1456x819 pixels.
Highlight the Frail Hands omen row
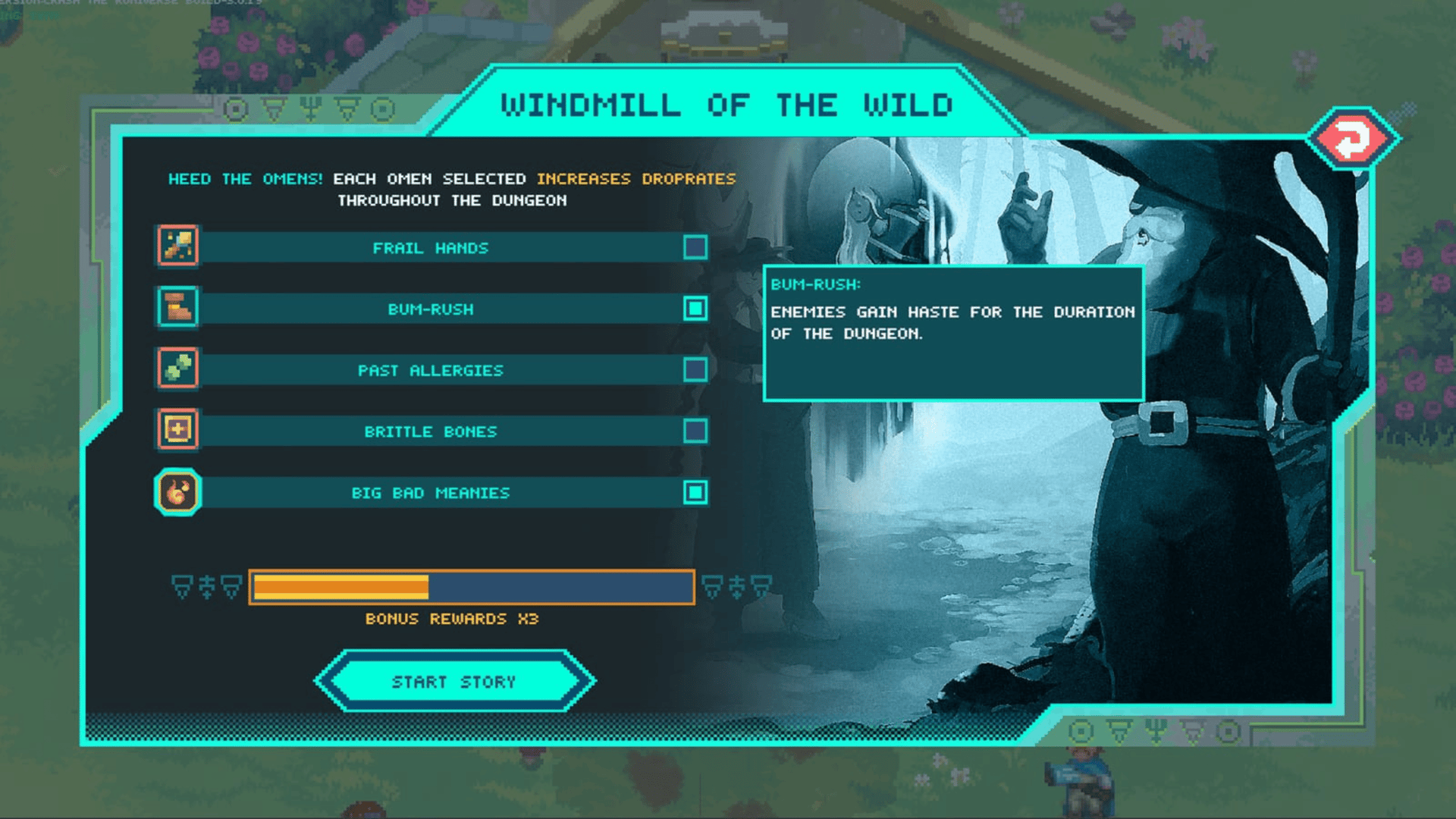[x=430, y=248]
